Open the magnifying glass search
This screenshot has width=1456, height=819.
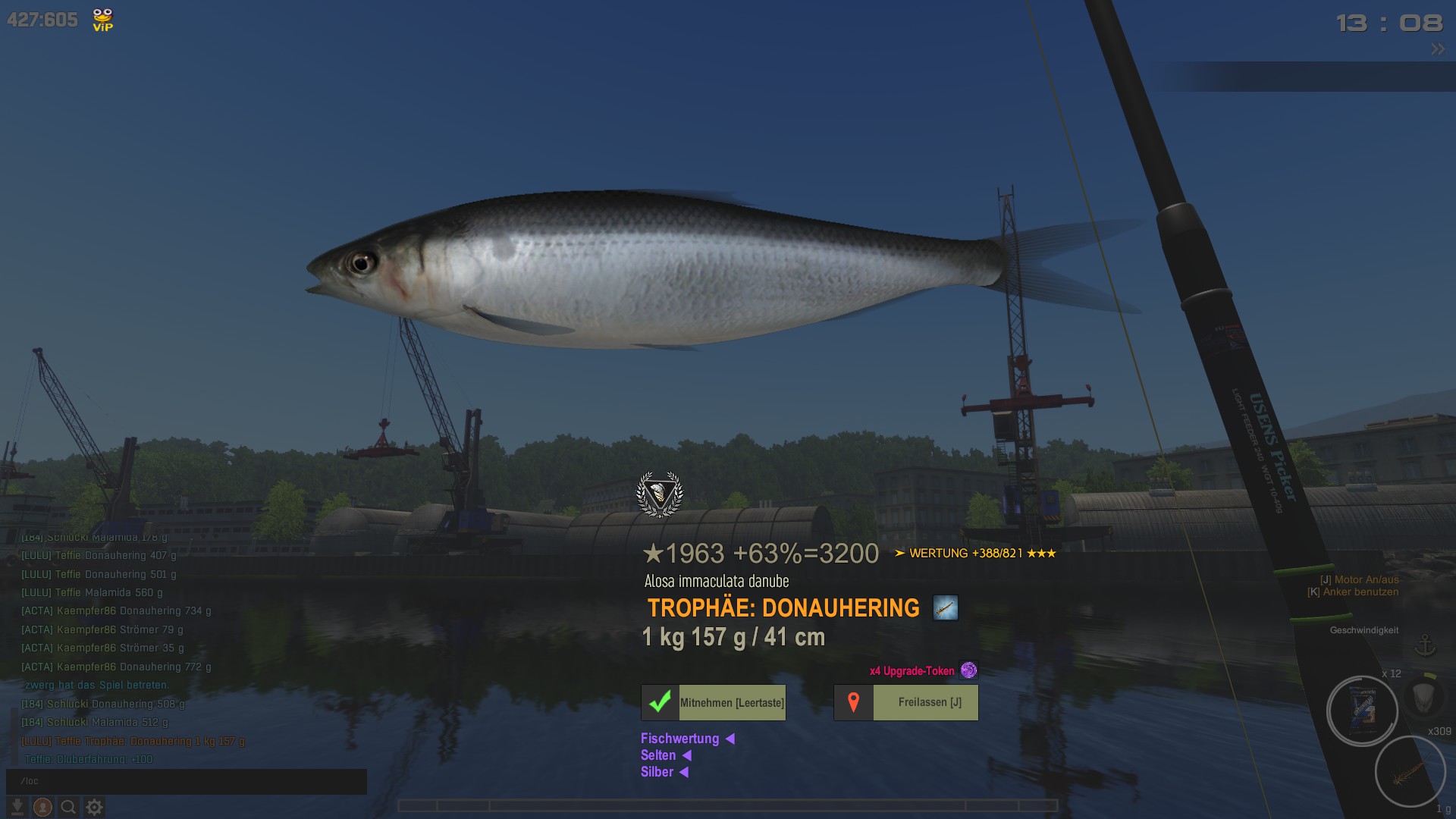click(x=68, y=808)
